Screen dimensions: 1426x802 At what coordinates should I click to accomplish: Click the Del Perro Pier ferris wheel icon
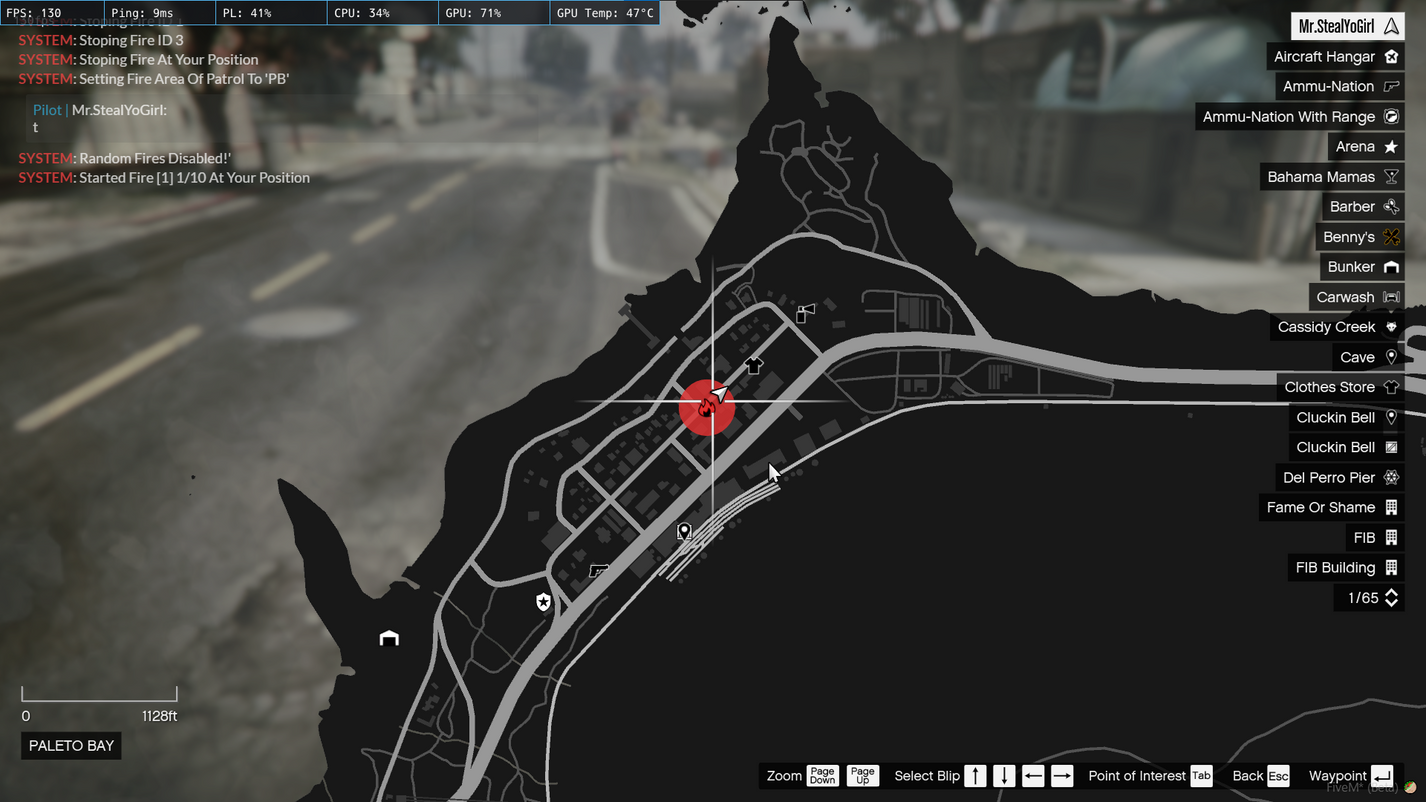tap(1390, 477)
